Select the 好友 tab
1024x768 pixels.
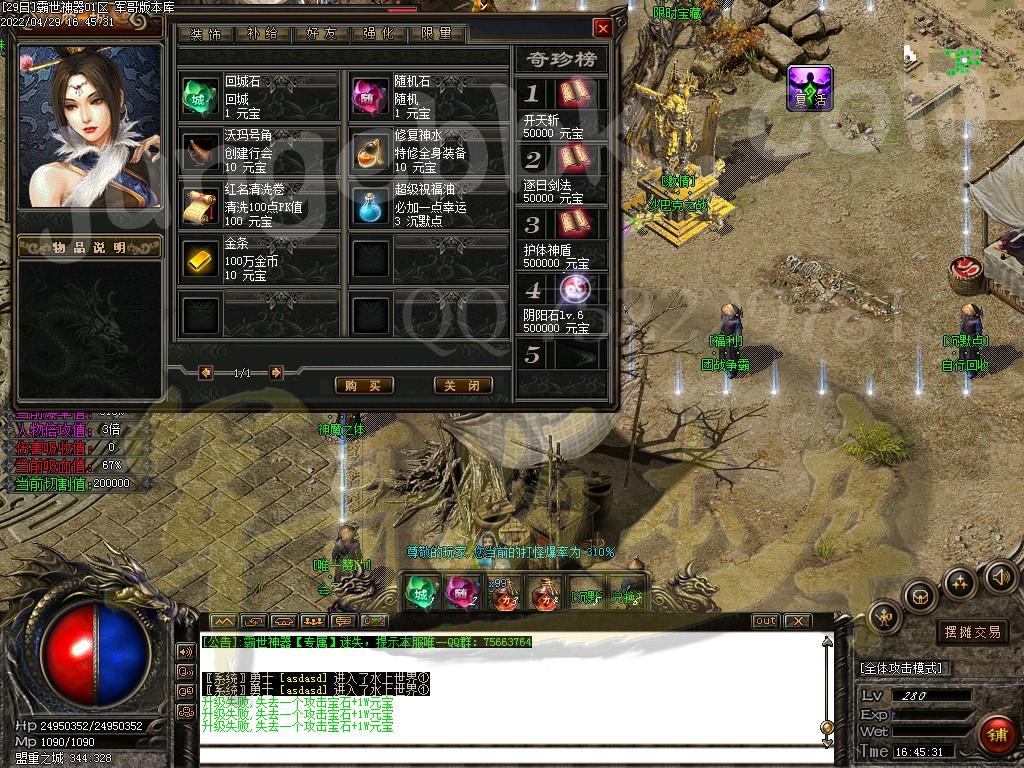tap(321, 34)
